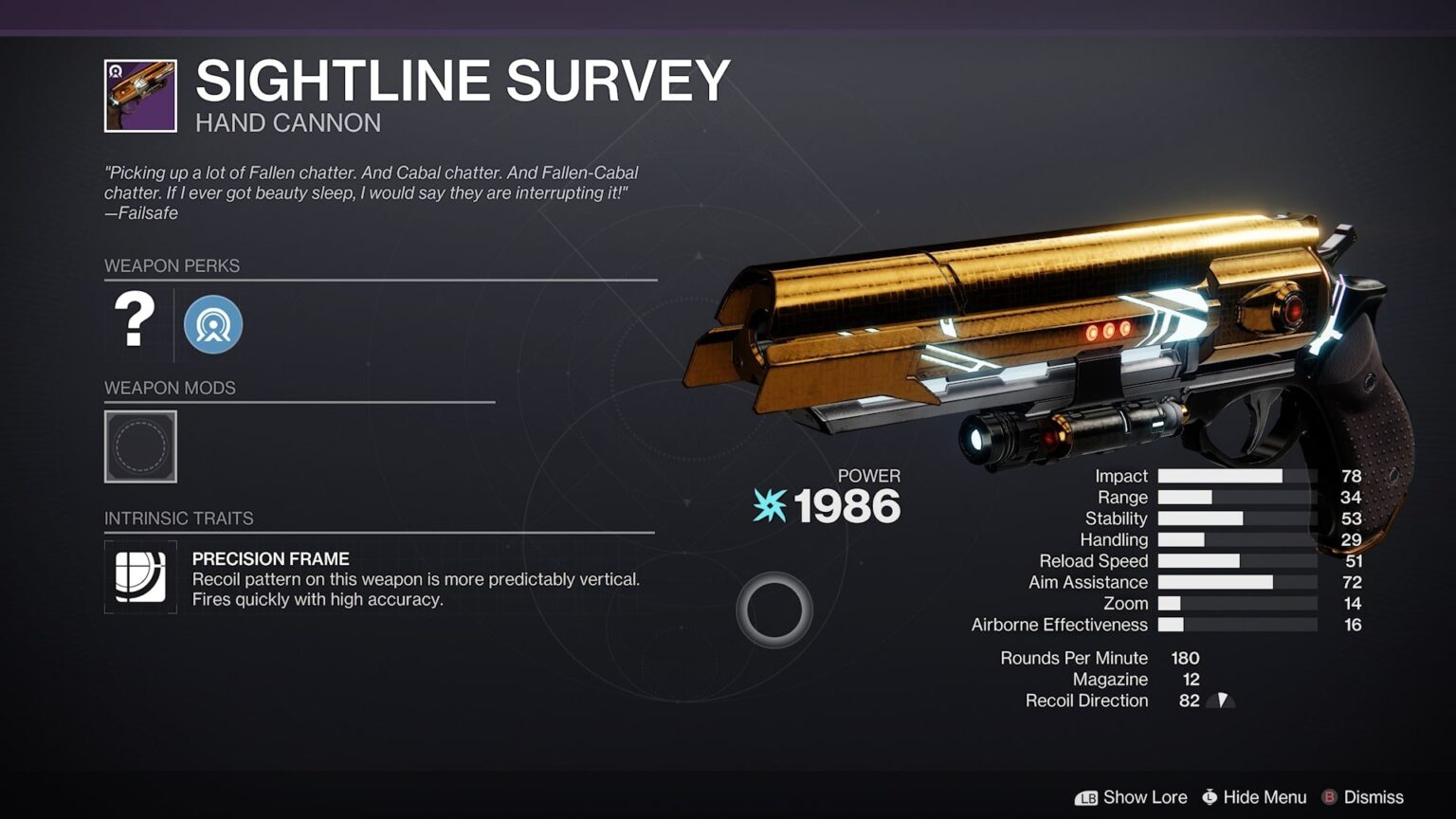Expand the Weapon Perks section header

point(173,266)
